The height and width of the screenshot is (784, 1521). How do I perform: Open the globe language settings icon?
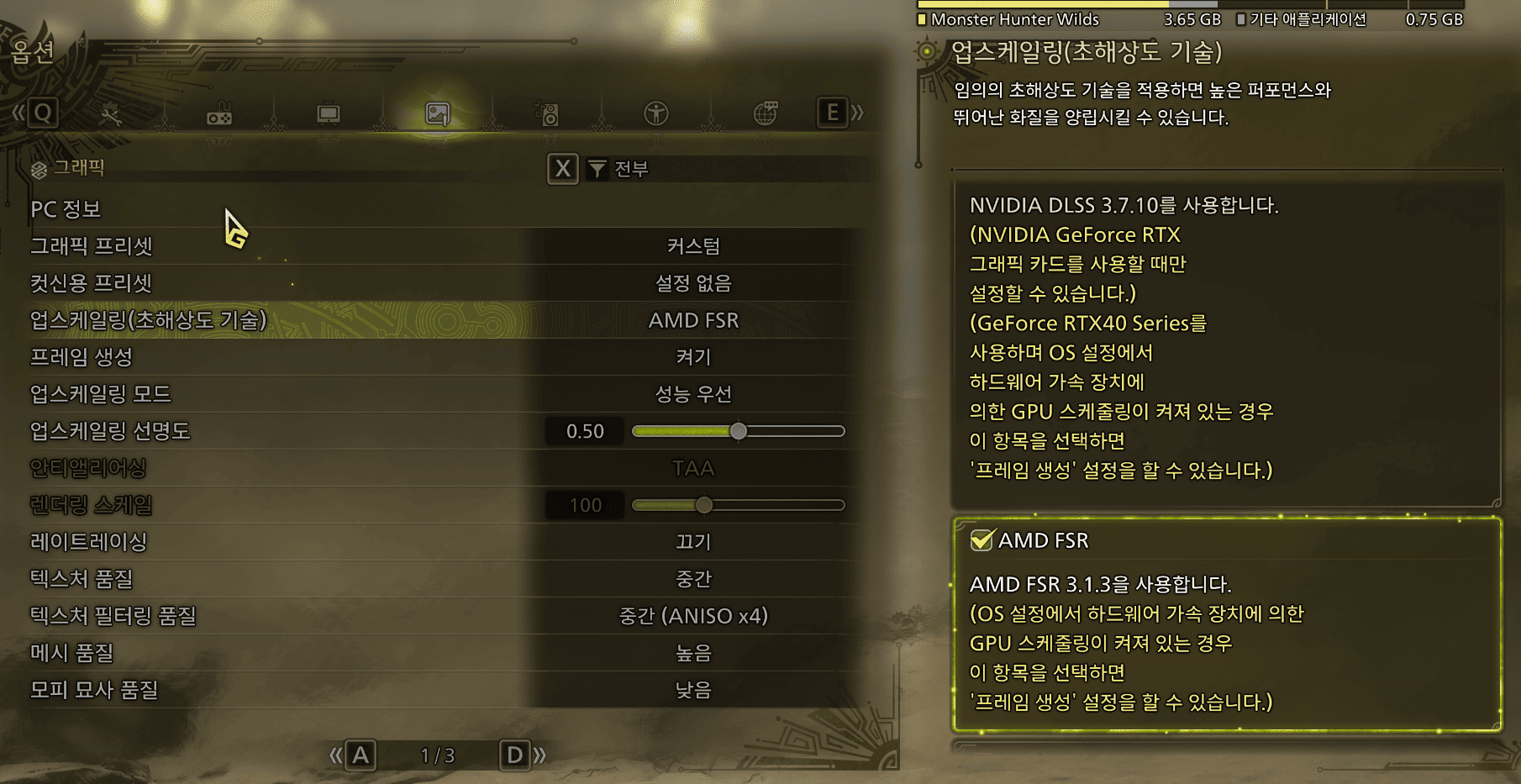(x=765, y=113)
